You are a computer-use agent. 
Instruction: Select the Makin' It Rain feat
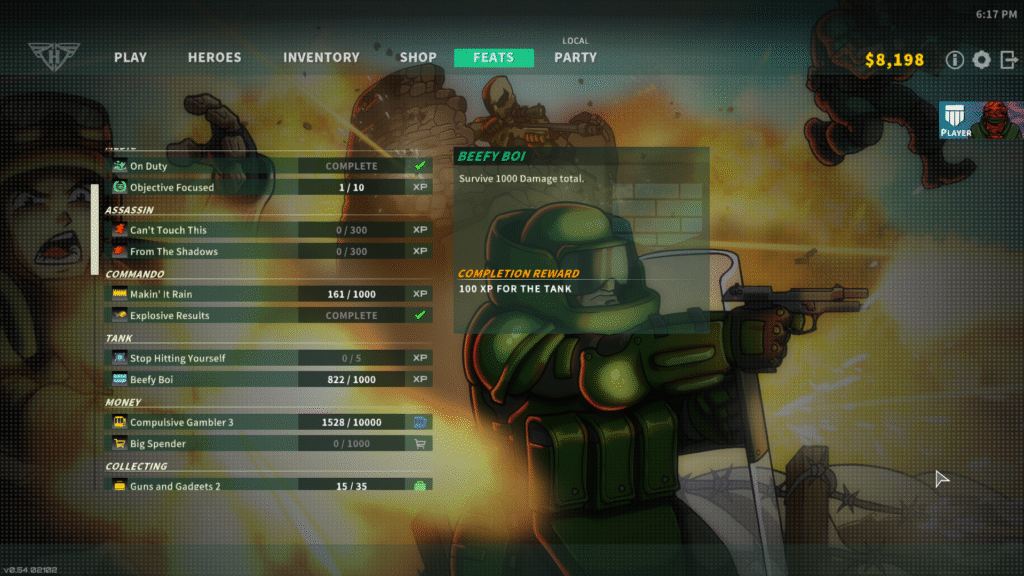(268, 294)
